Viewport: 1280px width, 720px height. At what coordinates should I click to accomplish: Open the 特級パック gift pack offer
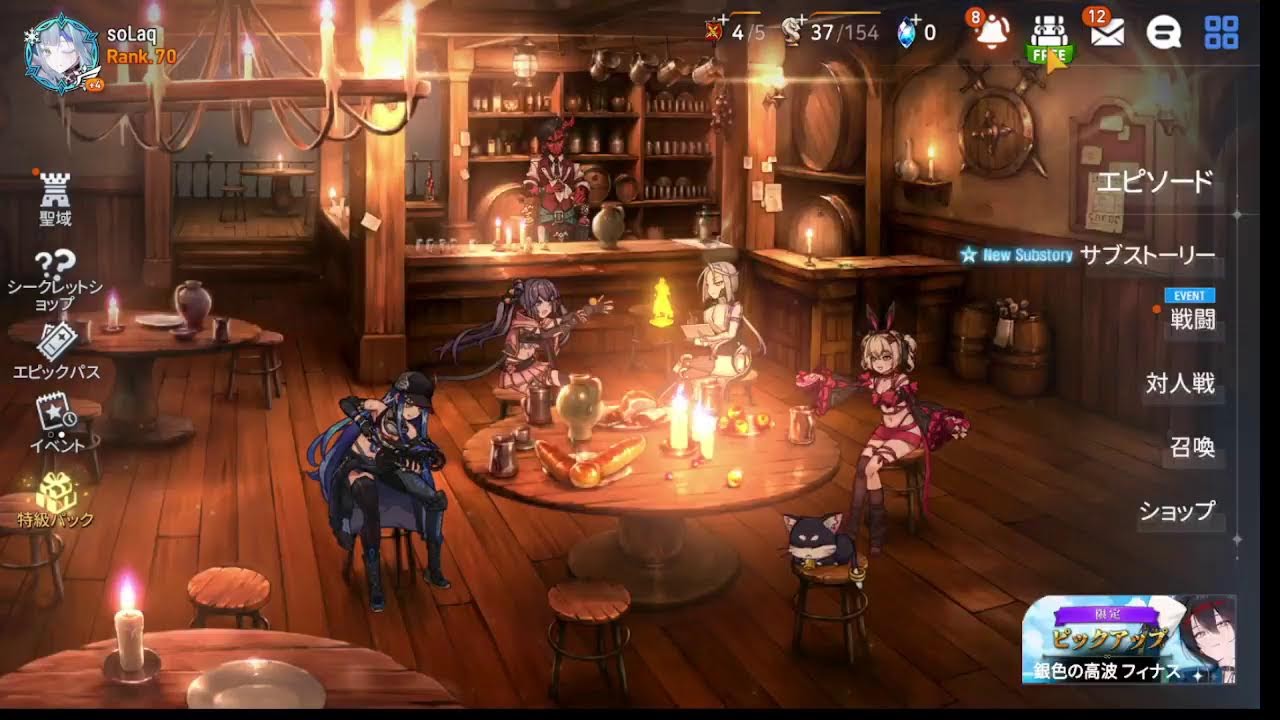pyautogui.click(x=56, y=499)
